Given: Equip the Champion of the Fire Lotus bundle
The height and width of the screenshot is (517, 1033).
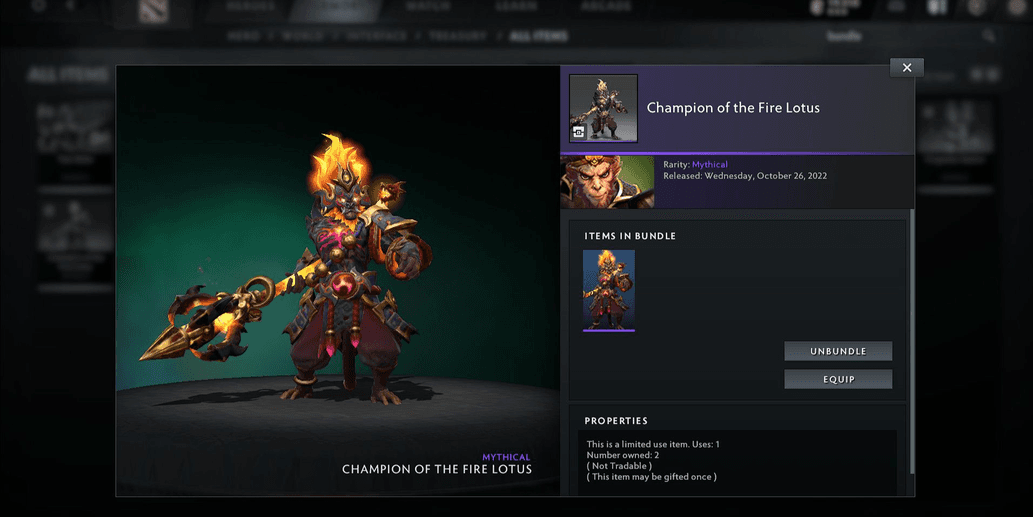Looking at the screenshot, I should pos(838,379).
